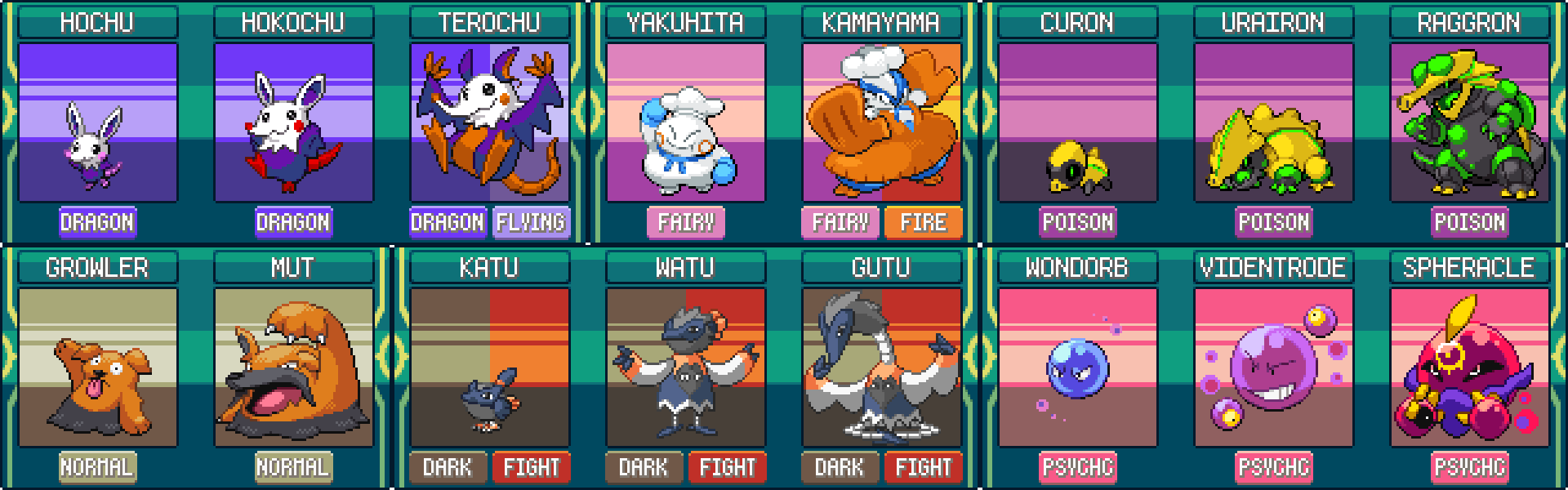Select the Wondorb psychic orb
This screenshot has width=1568, height=490.
[x=1077, y=367]
